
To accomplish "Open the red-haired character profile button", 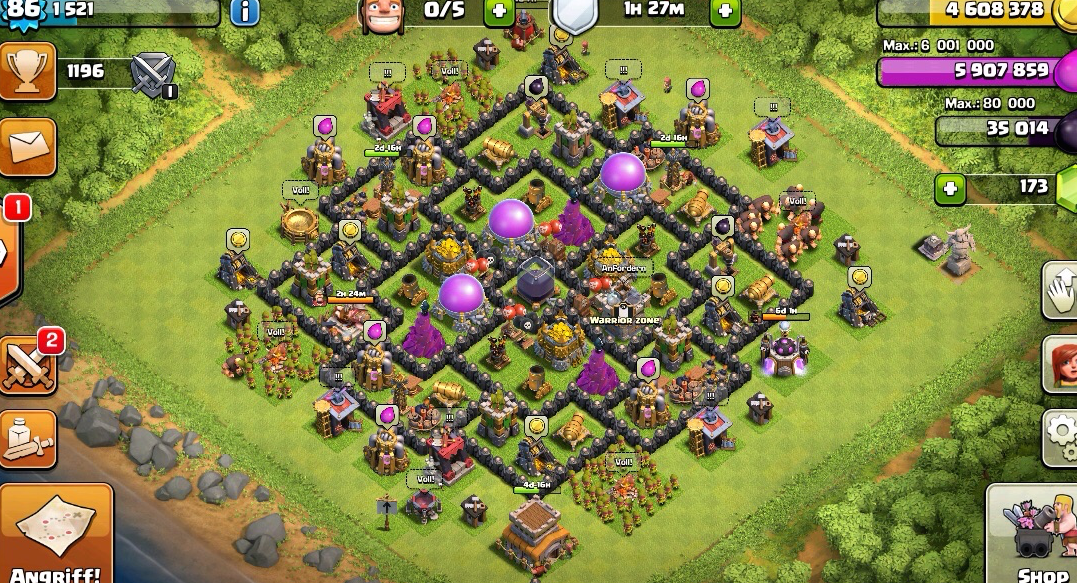I will [1060, 363].
